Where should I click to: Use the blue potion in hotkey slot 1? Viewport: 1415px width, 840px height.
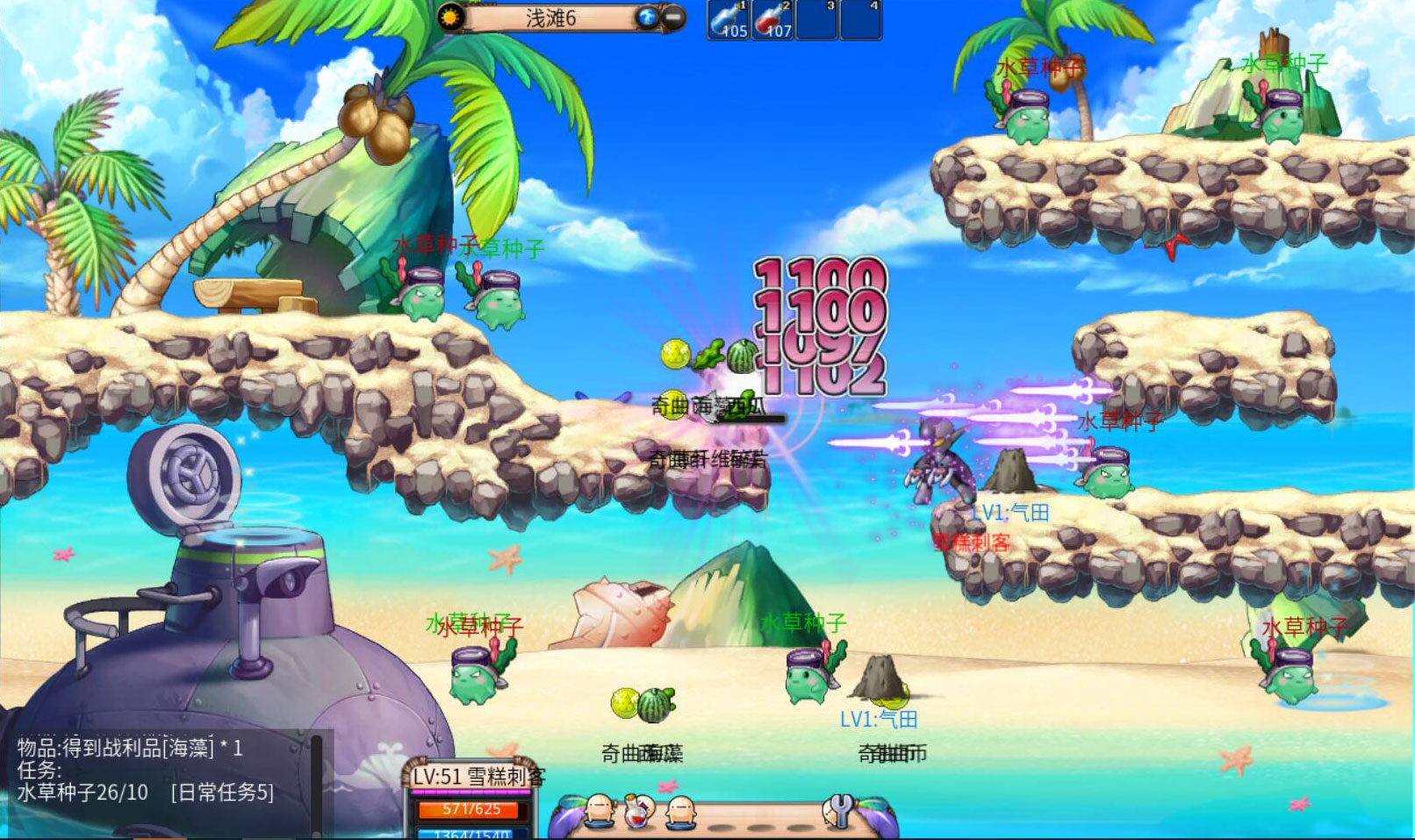(729, 20)
